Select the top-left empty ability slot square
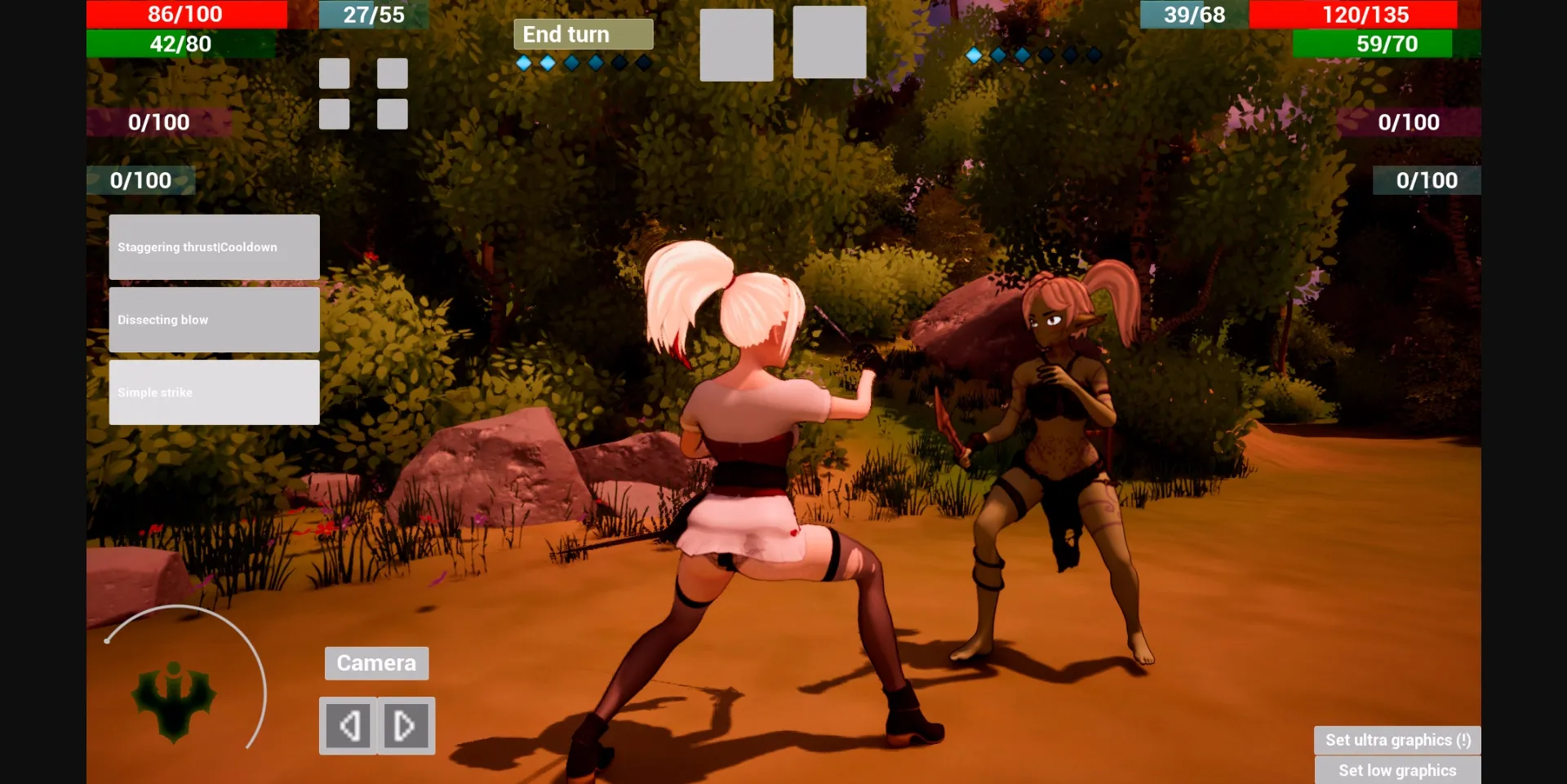Image resolution: width=1567 pixels, height=784 pixels. tap(334, 73)
